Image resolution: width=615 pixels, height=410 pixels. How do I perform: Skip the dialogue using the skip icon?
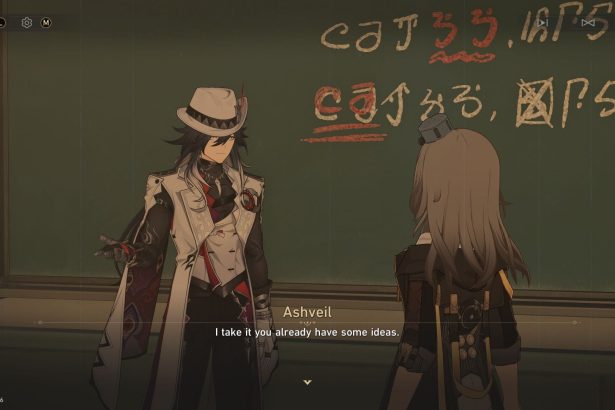tap(588, 22)
